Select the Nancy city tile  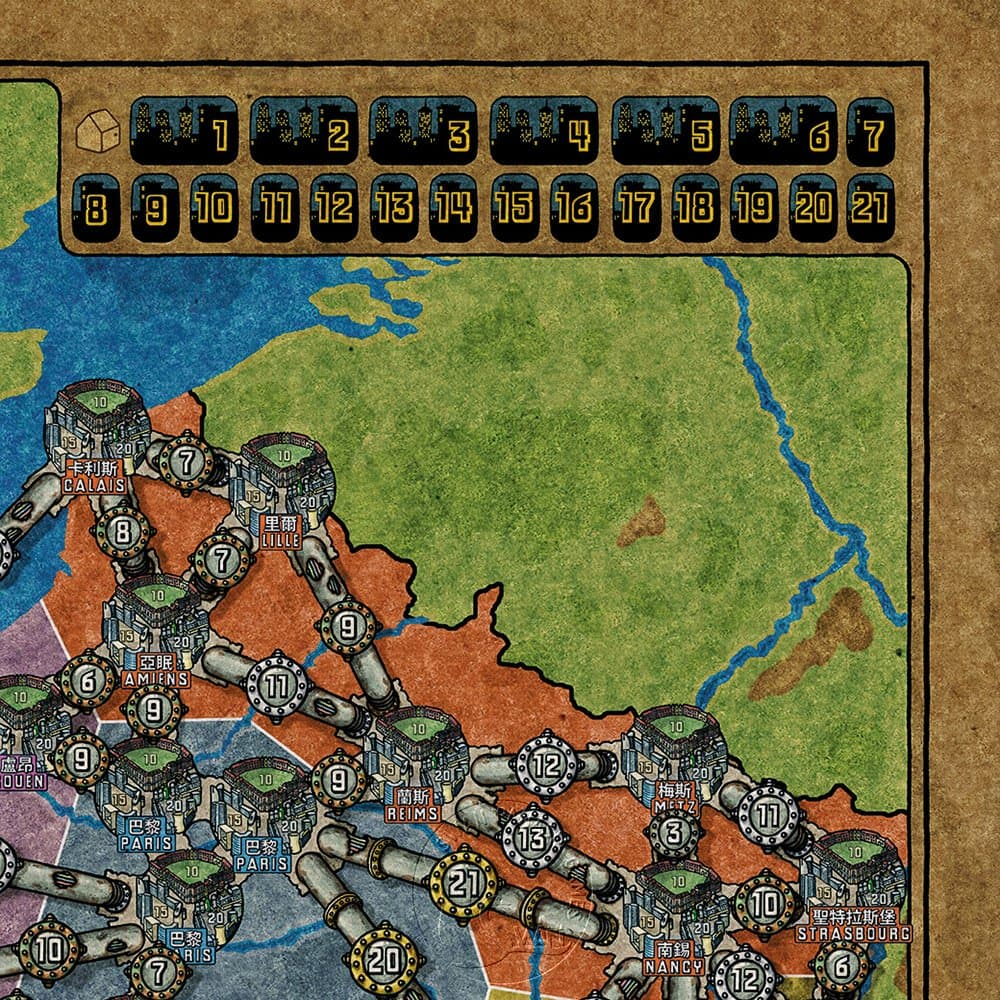672,910
